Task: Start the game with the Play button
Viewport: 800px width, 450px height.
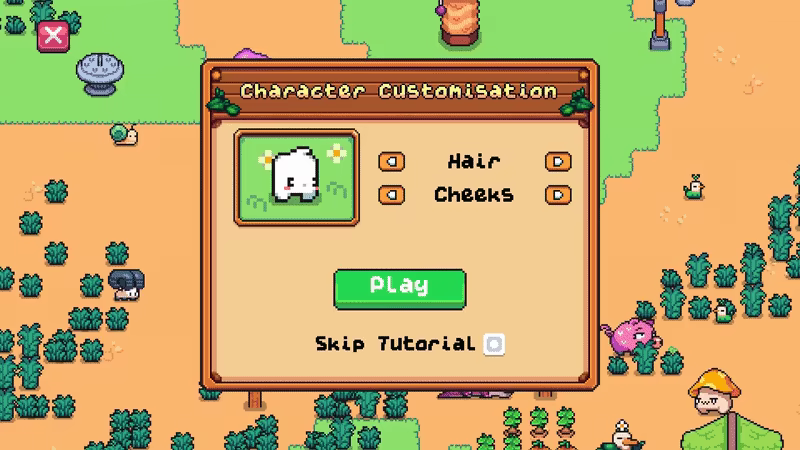Action: coord(399,287)
